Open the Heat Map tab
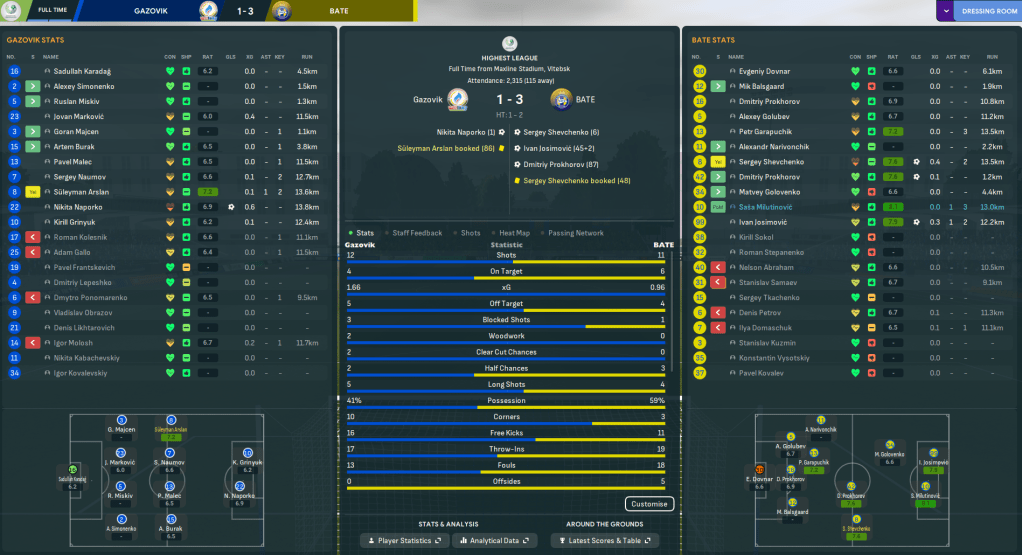The image size is (1022, 555). [x=514, y=233]
